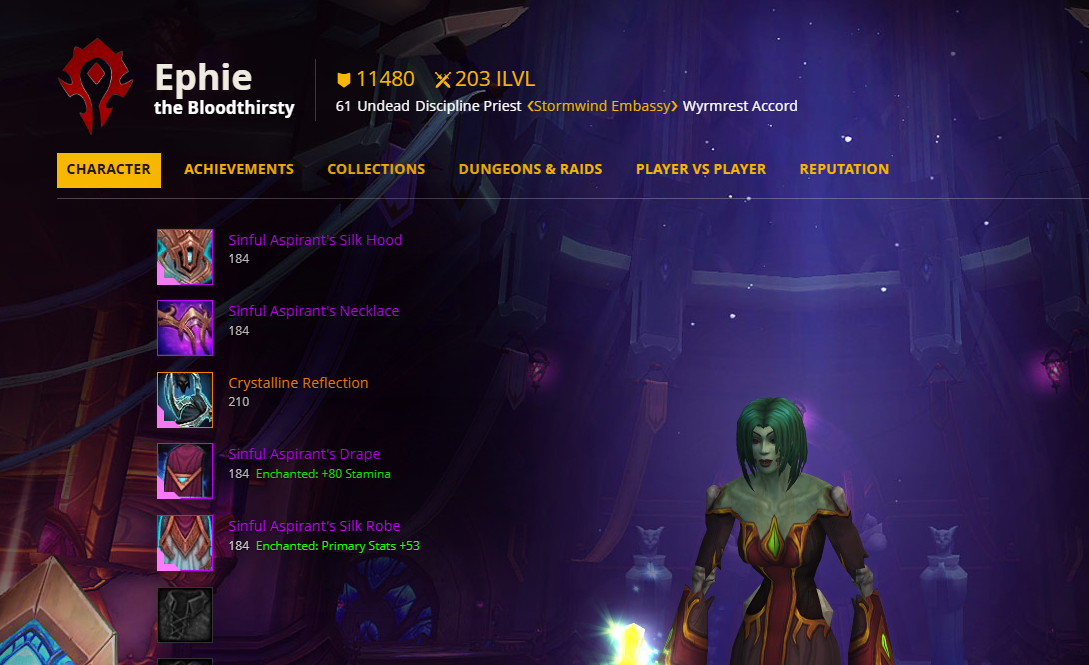The height and width of the screenshot is (665, 1089).
Task: Open the Reputation tab
Action: pyautogui.click(x=844, y=170)
